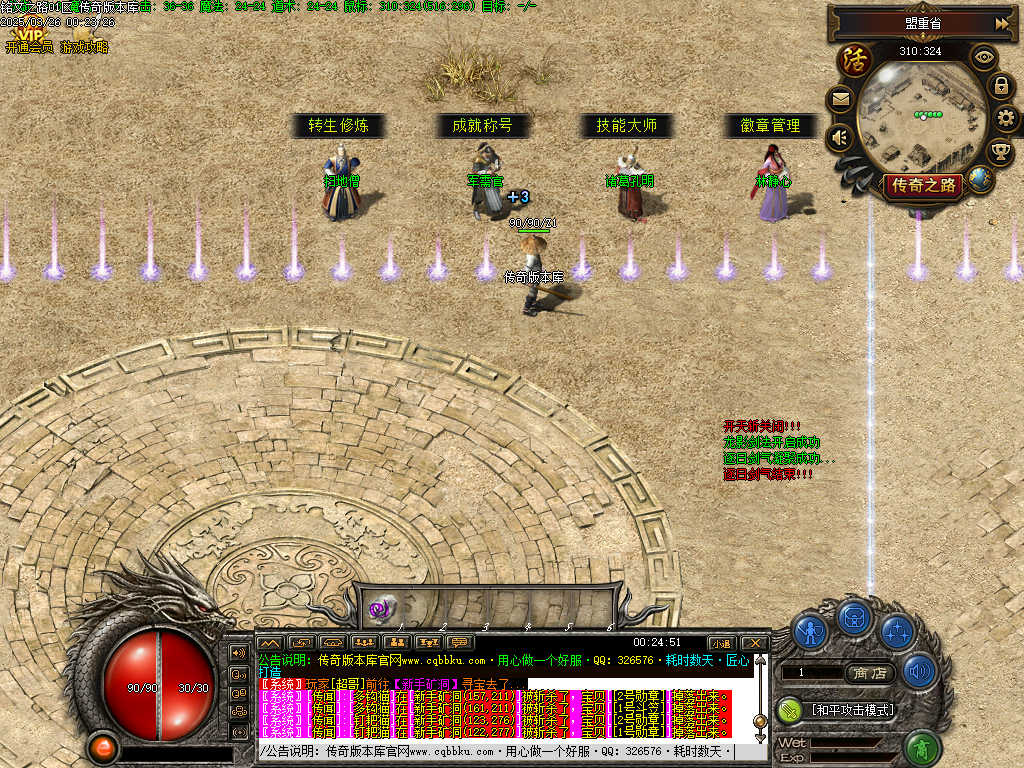Open the trophy rankings icon
The width and height of the screenshot is (1024, 768).
click(x=999, y=152)
